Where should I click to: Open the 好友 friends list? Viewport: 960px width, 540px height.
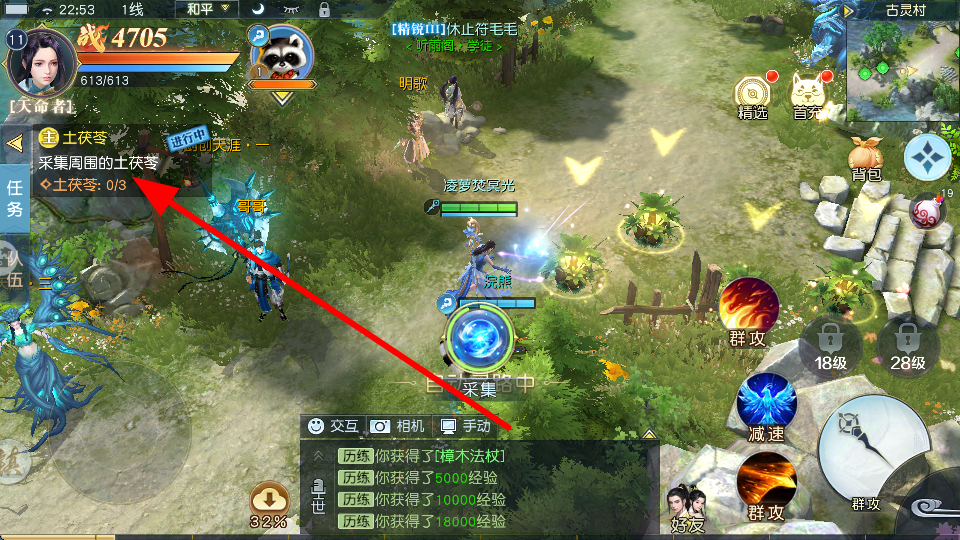pos(687,506)
